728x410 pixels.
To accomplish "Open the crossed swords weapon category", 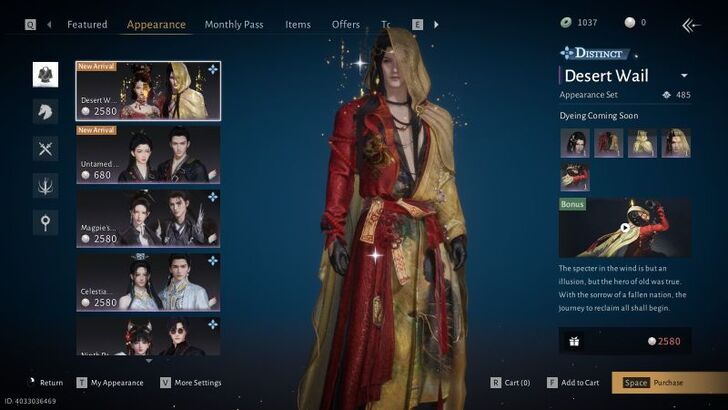I will tap(45, 148).
